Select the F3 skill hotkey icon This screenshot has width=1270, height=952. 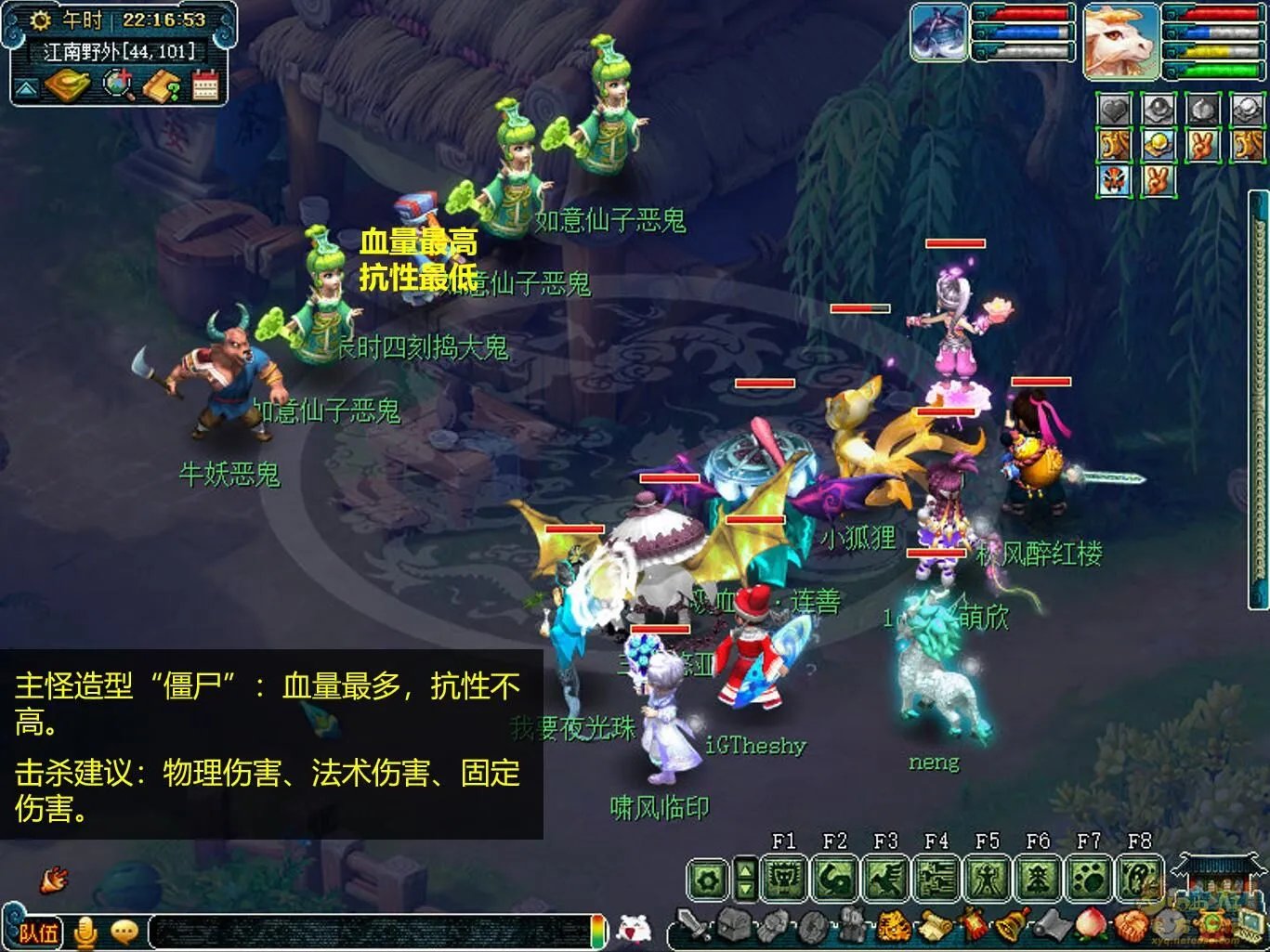(886, 877)
